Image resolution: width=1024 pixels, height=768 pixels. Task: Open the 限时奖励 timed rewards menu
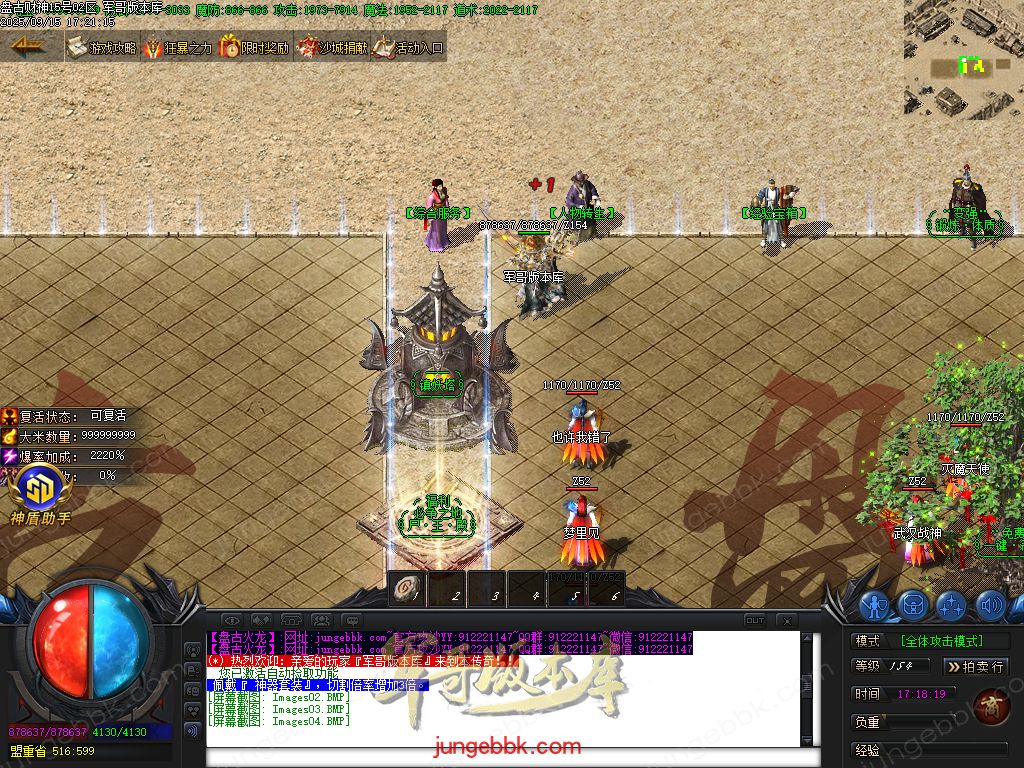tap(255, 47)
